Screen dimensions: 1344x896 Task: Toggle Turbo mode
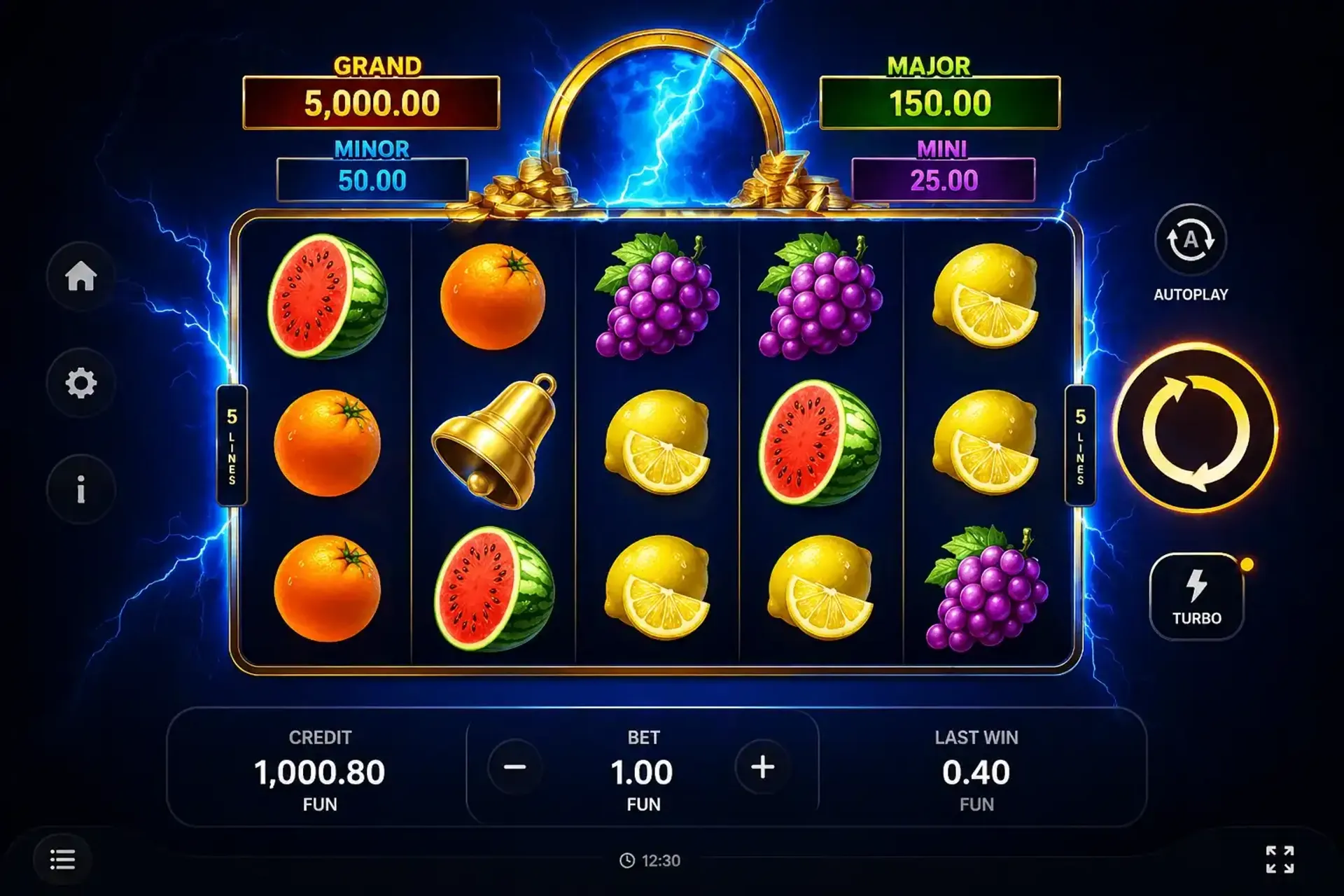pos(1196,596)
